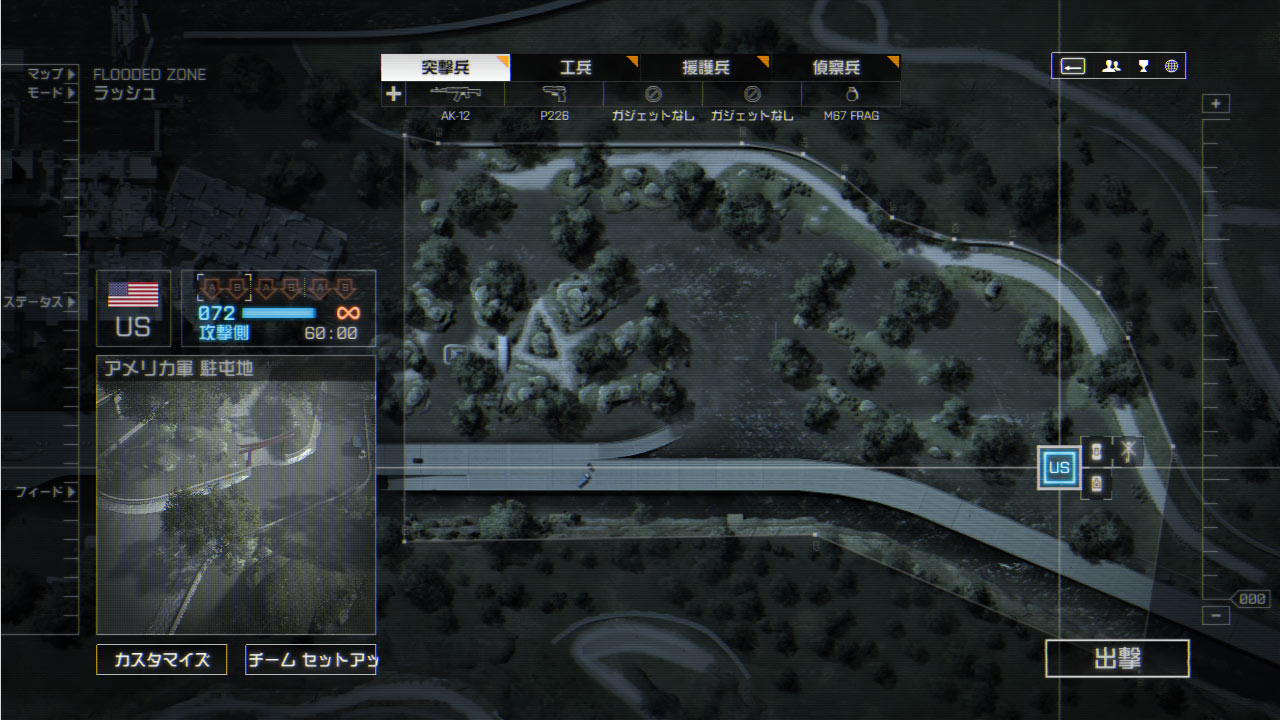Select the P226 sidearm slot
This screenshot has width=1280, height=720.
tap(554, 95)
